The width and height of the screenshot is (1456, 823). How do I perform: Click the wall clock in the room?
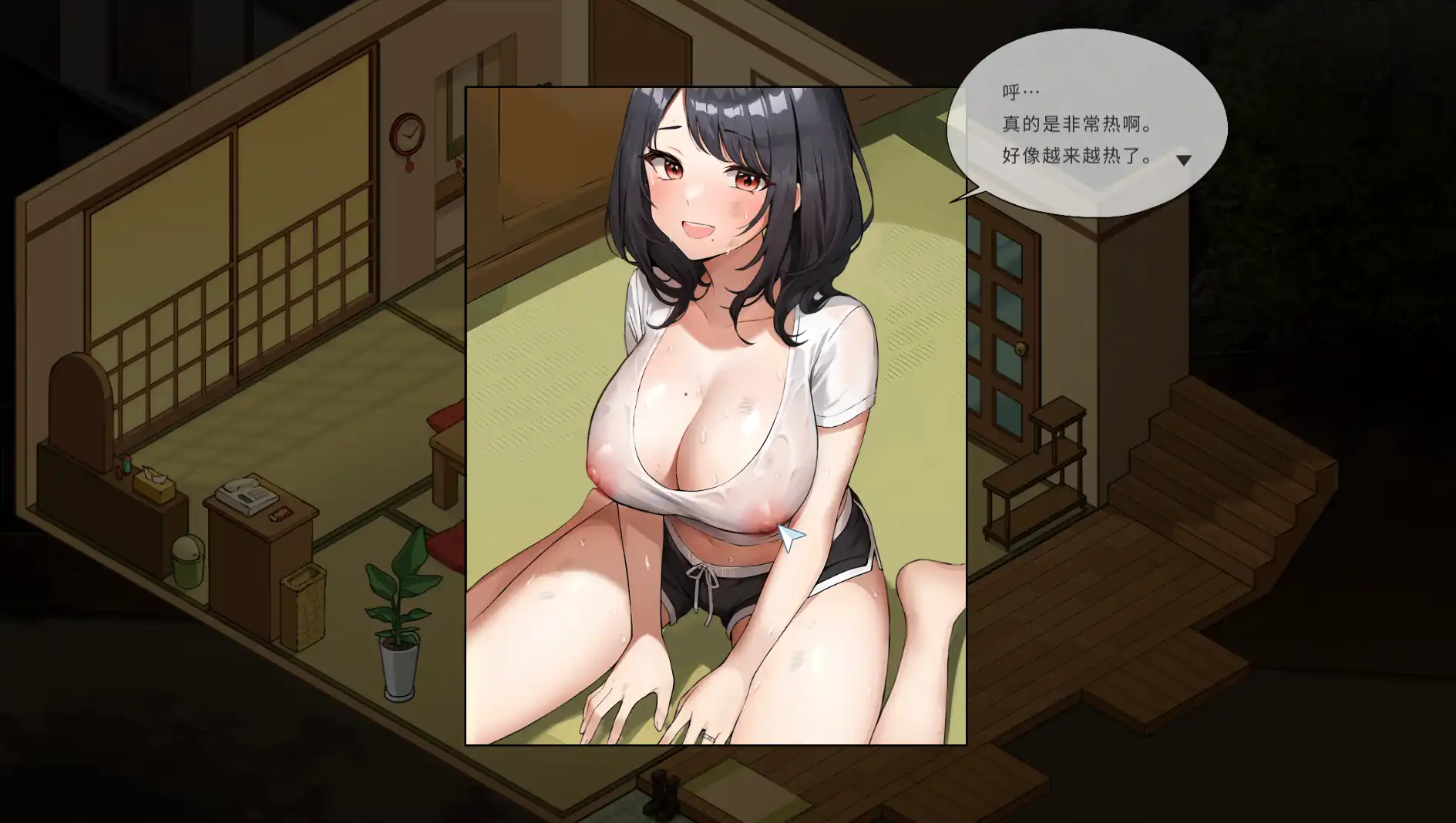click(407, 135)
